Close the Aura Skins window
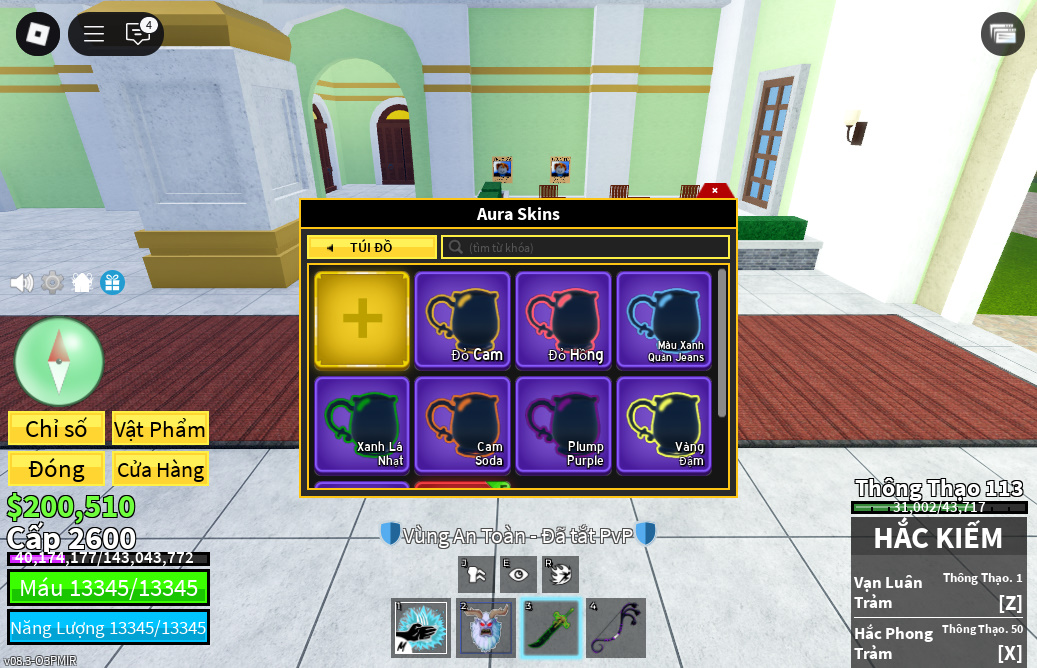 (x=715, y=190)
